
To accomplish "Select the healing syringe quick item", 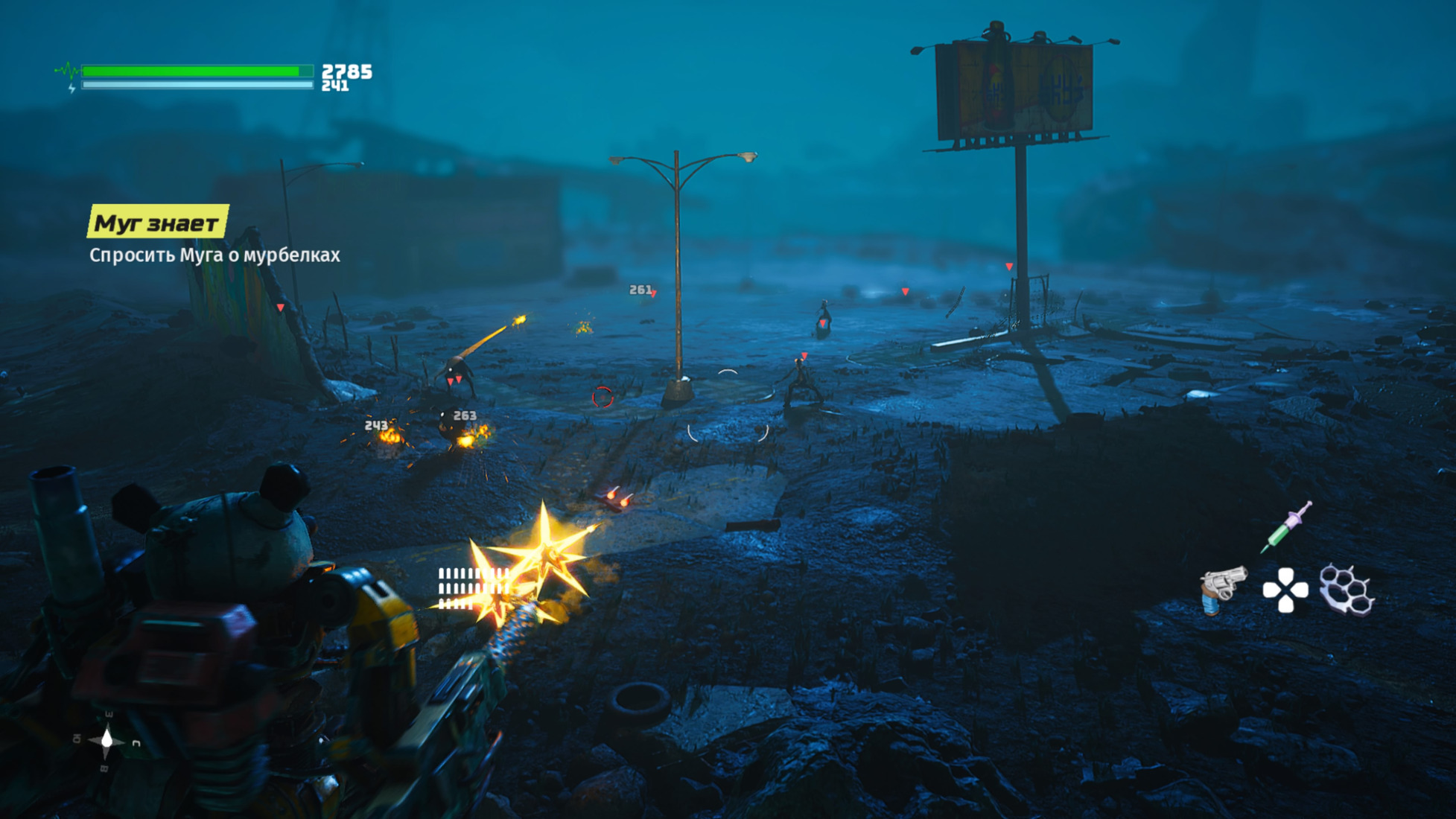I will pyautogui.click(x=1287, y=528).
